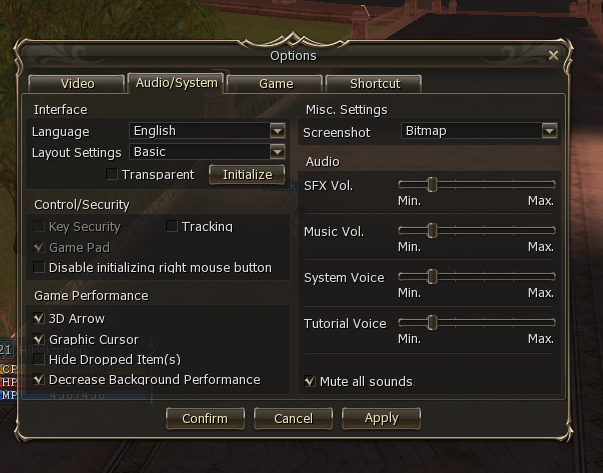Enable the Tracking checkbox
This screenshot has width=603, height=473.
[x=172, y=227]
